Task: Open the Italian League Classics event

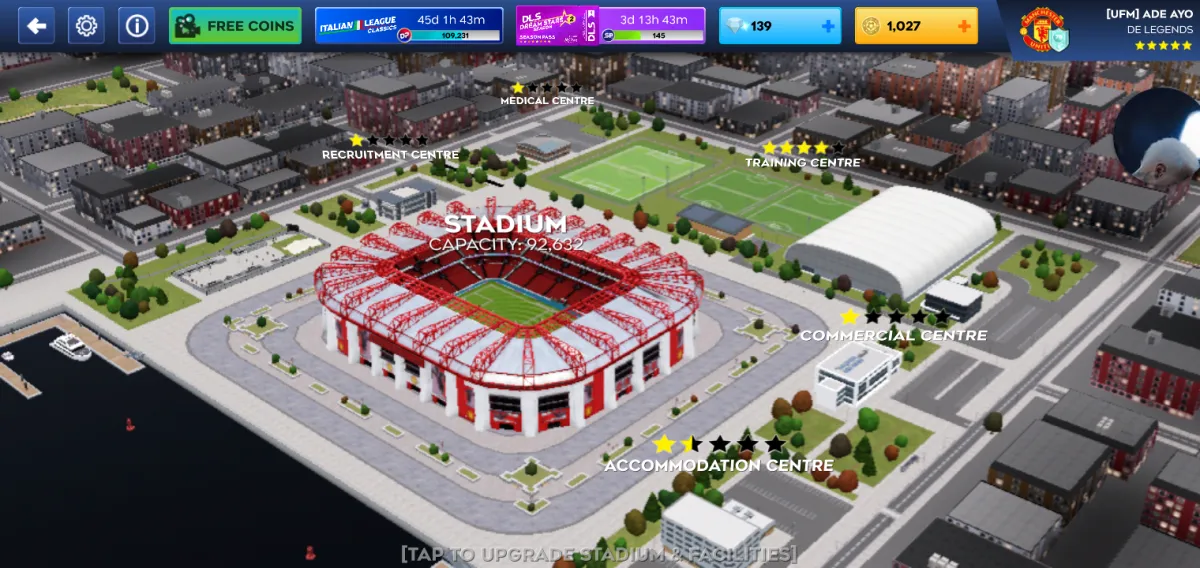Action: click(409, 26)
